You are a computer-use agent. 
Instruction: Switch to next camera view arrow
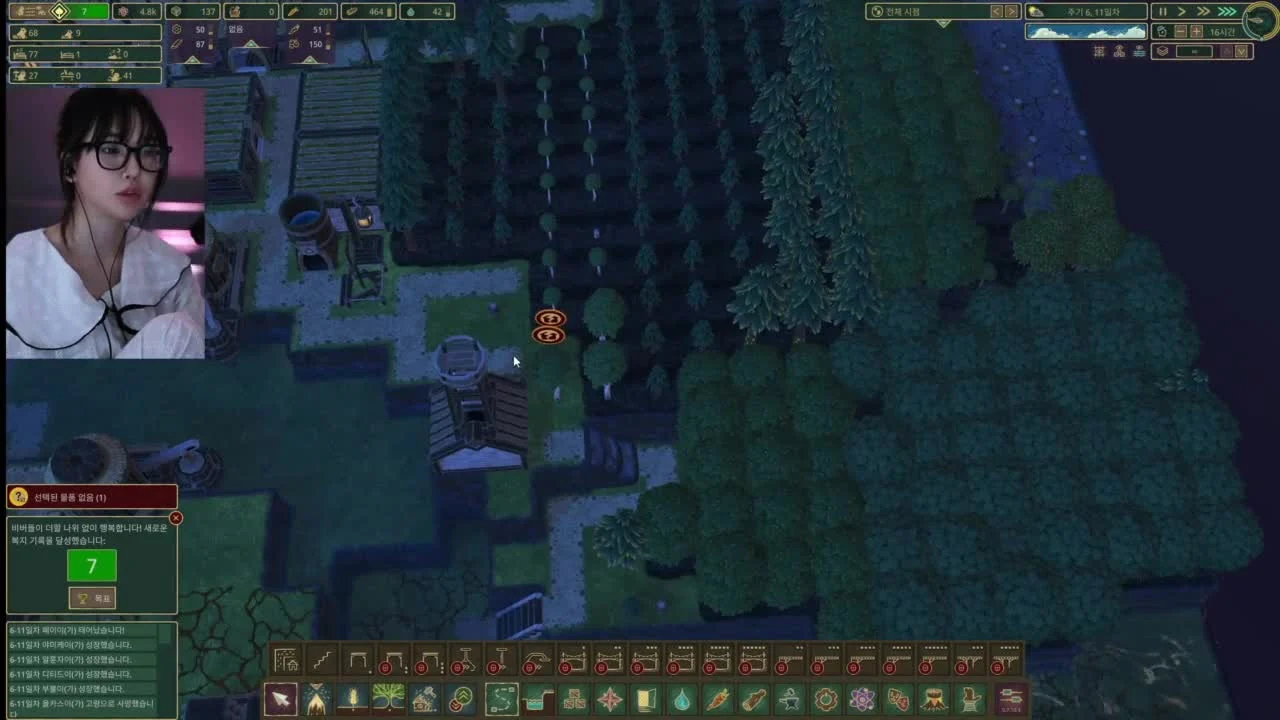1011,11
